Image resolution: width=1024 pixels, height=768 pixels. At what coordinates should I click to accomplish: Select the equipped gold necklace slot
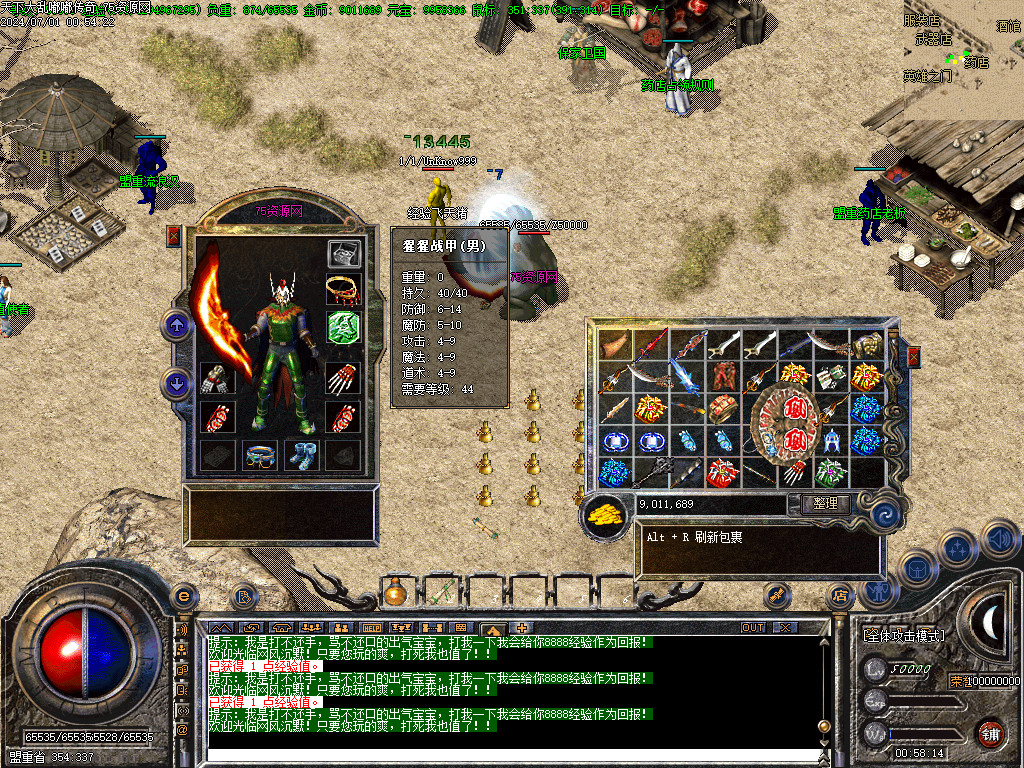[343, 290]
